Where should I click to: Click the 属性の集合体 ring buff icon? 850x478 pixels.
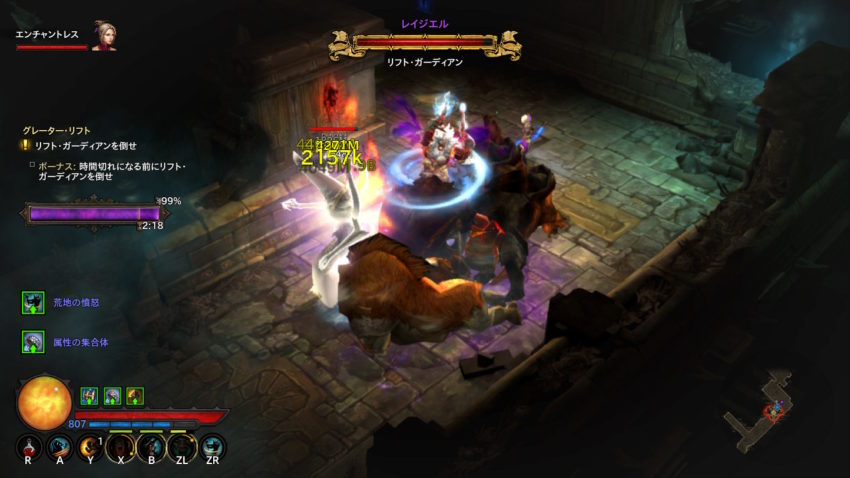pyautogui.click(x=34, y=342)
